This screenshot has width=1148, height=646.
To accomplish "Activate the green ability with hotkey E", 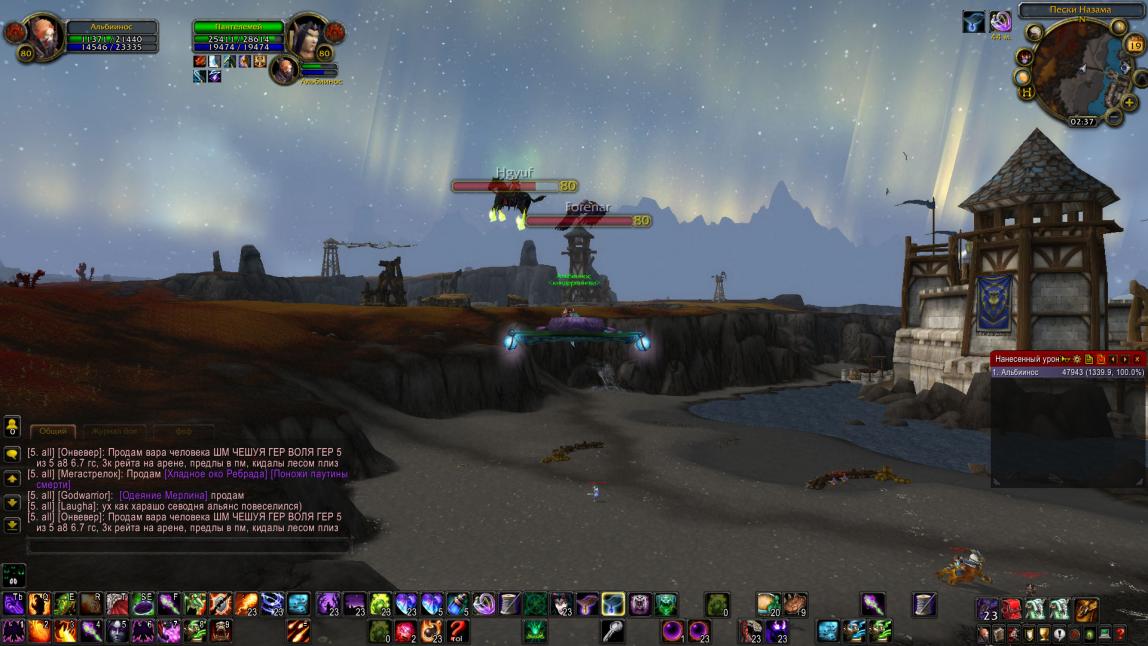I will click(x=65, y=603).
